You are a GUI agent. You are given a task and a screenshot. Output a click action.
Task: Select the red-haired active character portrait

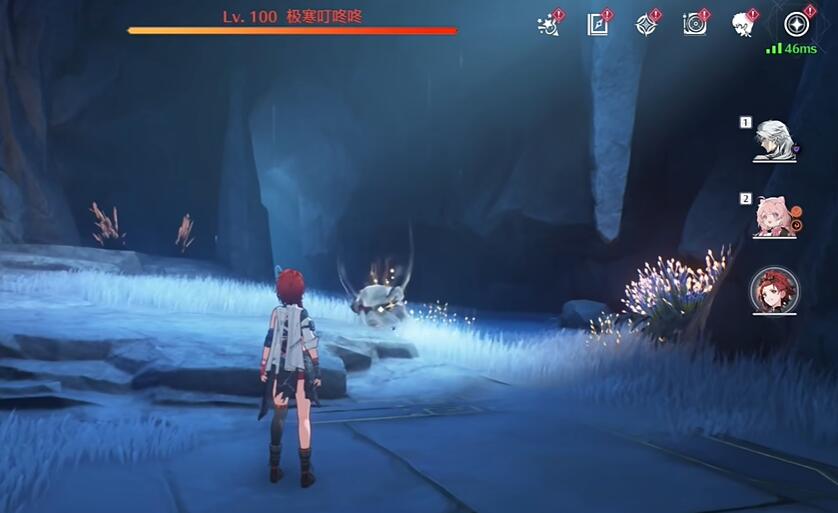[774, 291]
